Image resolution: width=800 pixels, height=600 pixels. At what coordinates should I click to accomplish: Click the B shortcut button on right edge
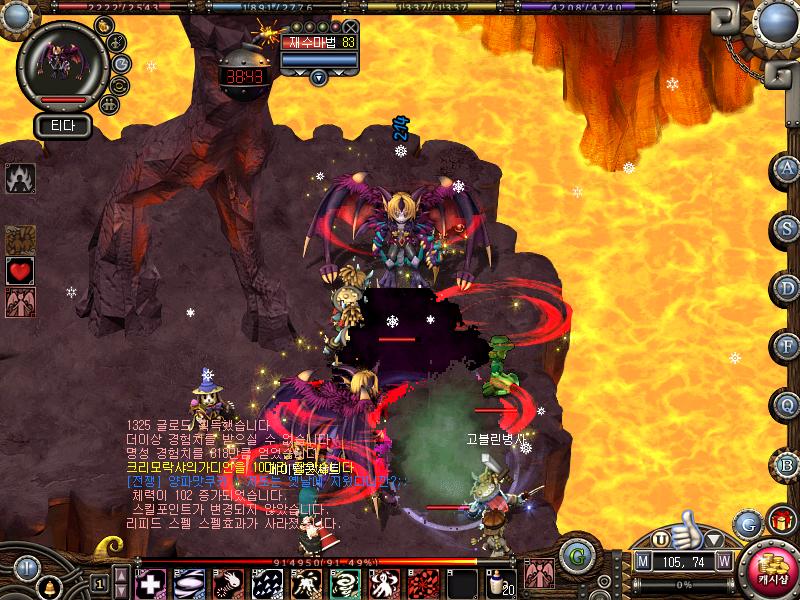point(787,465)
